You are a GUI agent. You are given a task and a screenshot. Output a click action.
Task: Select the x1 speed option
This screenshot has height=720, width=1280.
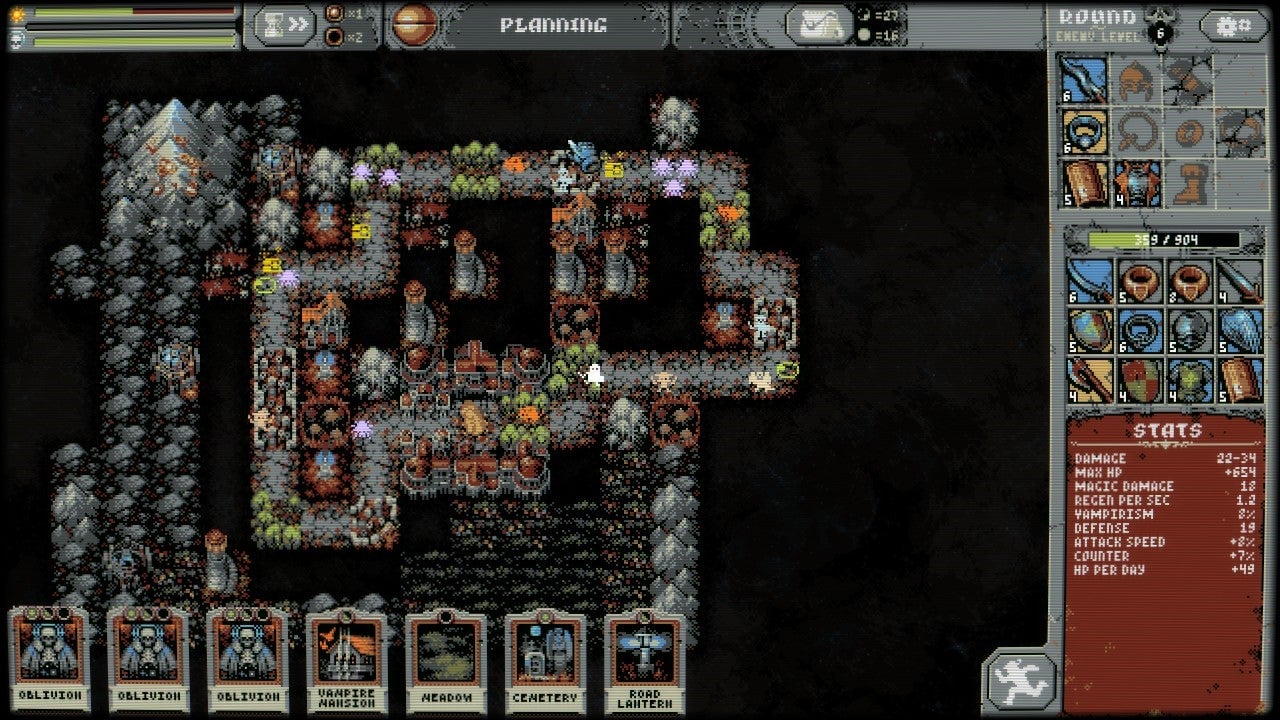[334, 13]
